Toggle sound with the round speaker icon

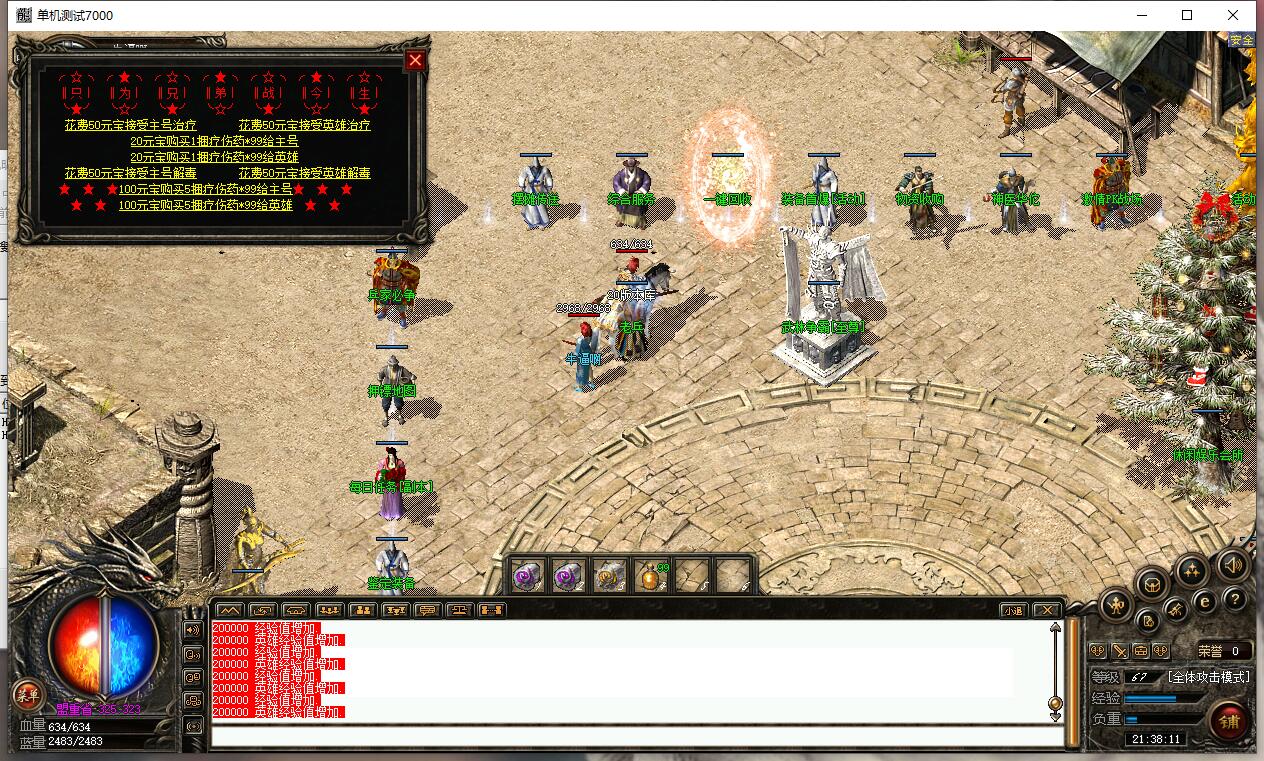(x=1233, y=566)
